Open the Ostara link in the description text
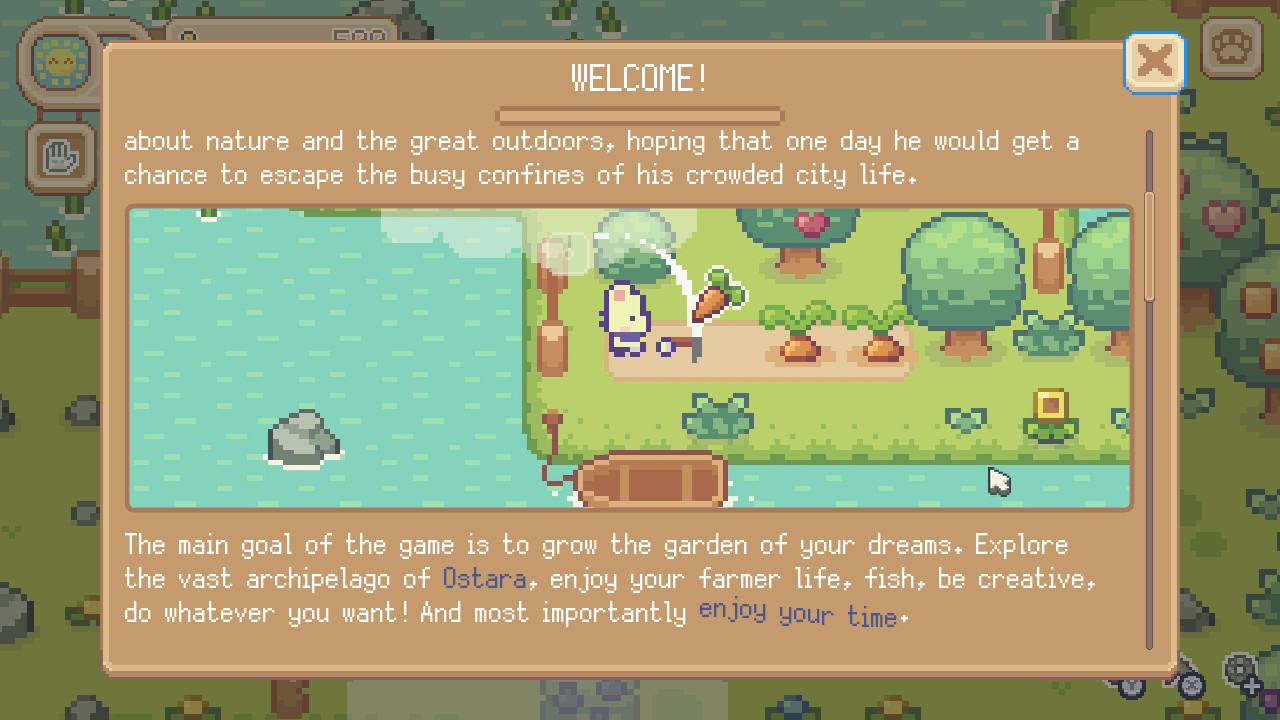The image size is (1280, 720). tap(485, 579)
